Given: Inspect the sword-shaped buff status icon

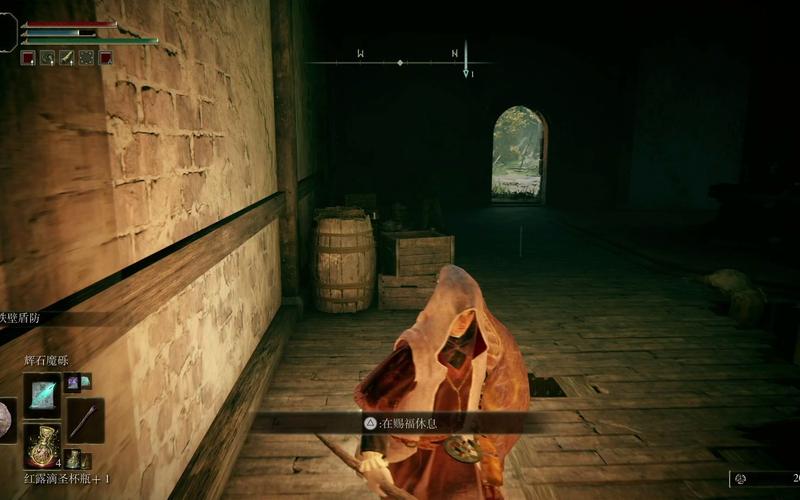Looking at the screenshot, I should pyautogui.click(x=67, y=58).
